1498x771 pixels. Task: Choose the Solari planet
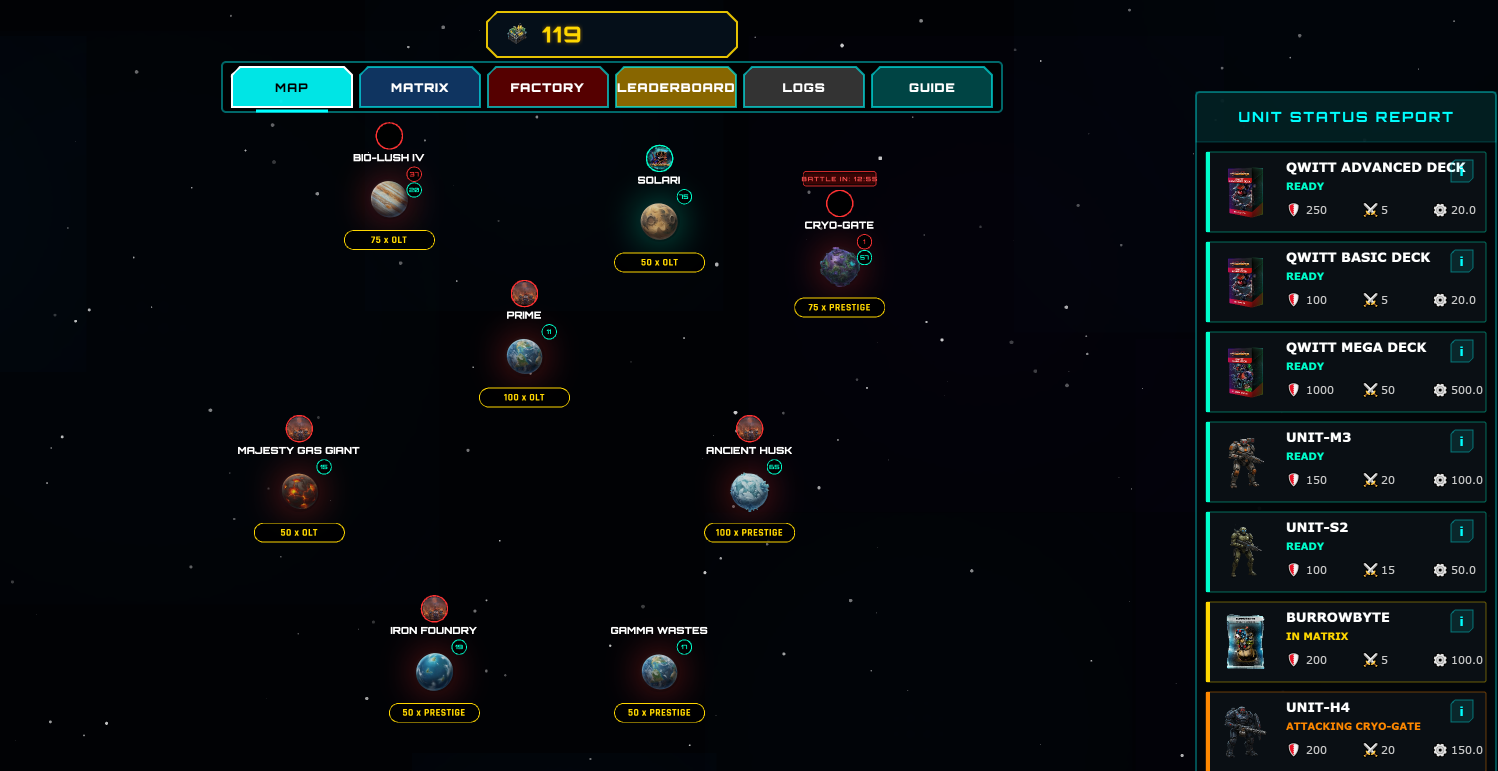(x=659, y=221)
